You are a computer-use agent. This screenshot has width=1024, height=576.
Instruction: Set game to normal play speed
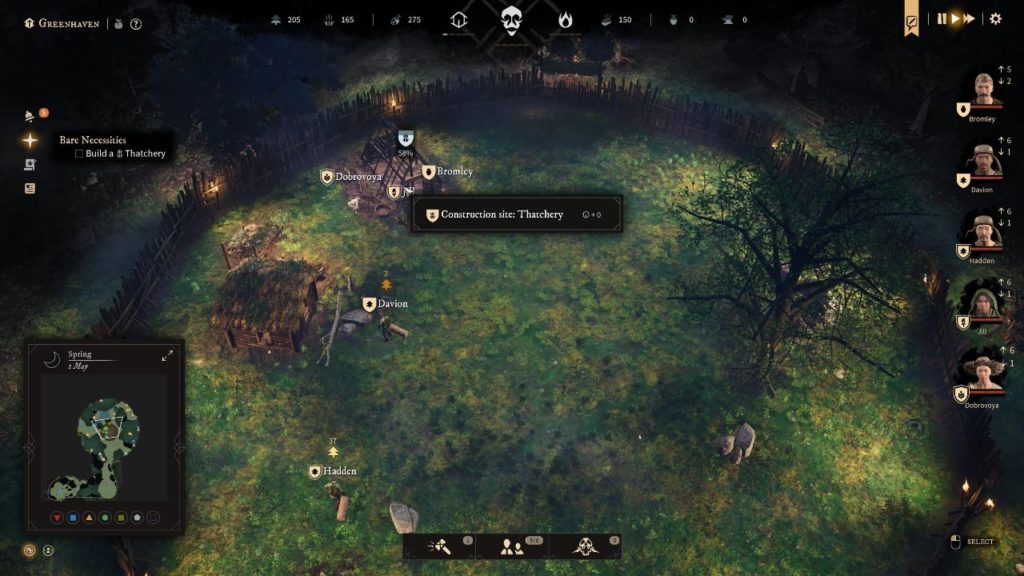click(955, 19)
